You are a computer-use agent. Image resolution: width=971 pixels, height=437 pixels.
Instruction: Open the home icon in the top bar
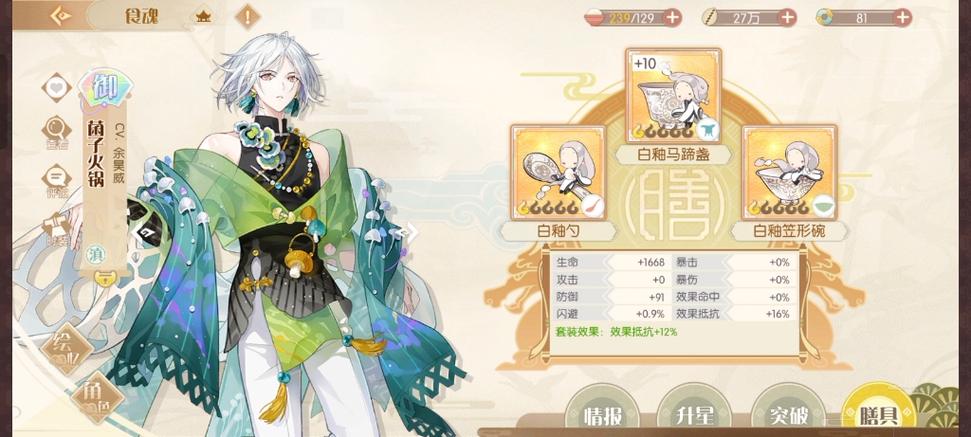[204, 16]
